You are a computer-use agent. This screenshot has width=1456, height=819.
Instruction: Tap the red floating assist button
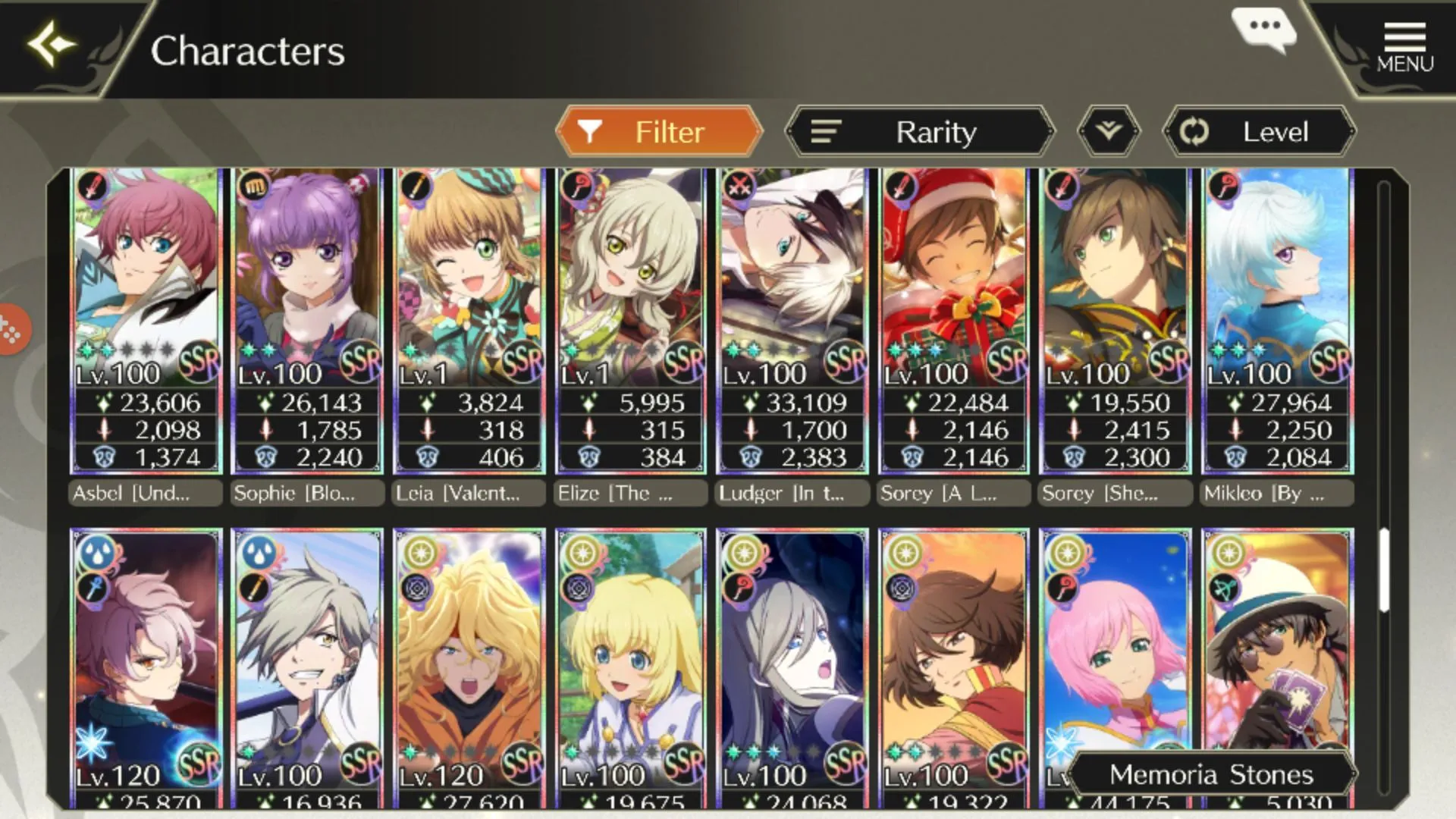point(12,329)
